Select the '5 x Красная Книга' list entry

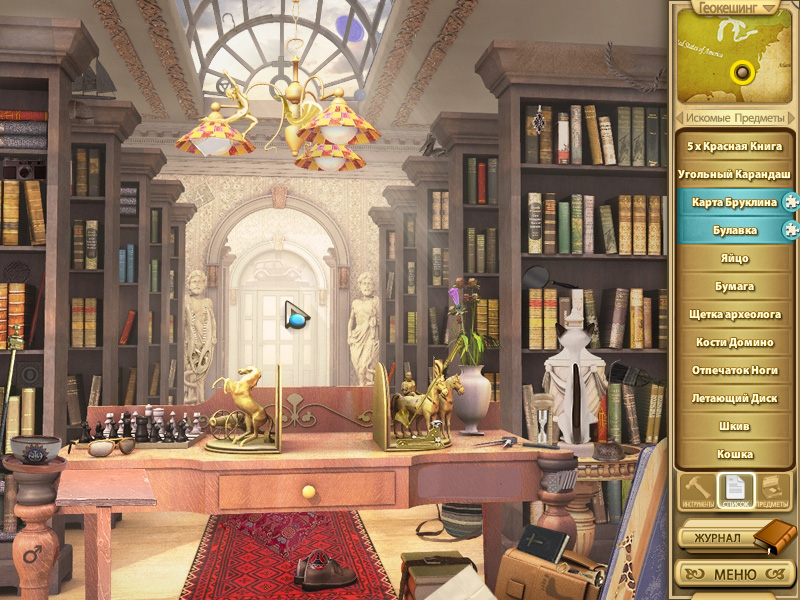[734, 146]
